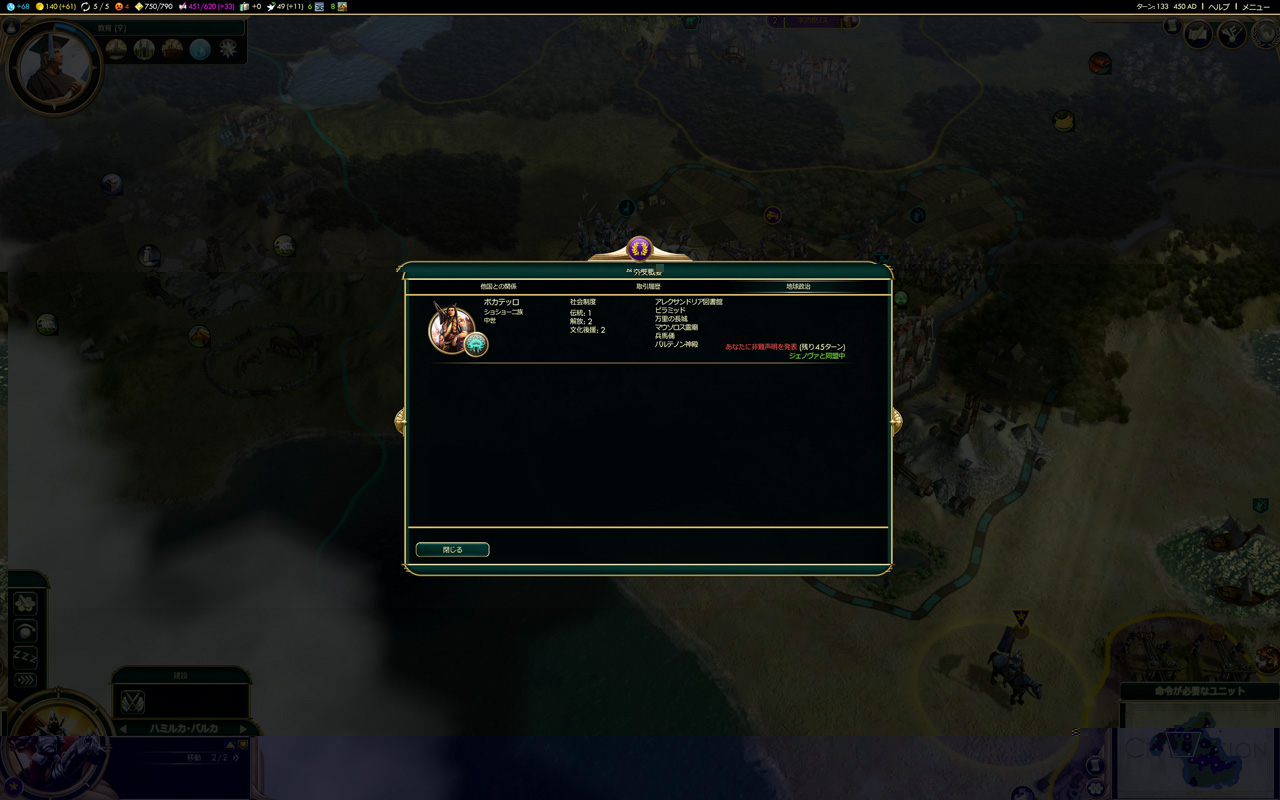Open the メニュー in the top bar
The height and width of the screenshot is (800, 1280).
(x=1255, y=7)
